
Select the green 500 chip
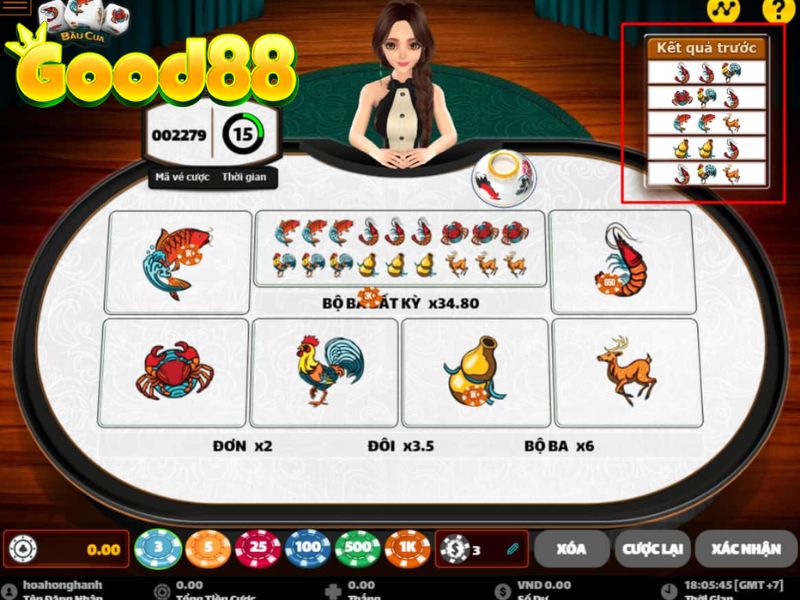(x=358, y=549)
